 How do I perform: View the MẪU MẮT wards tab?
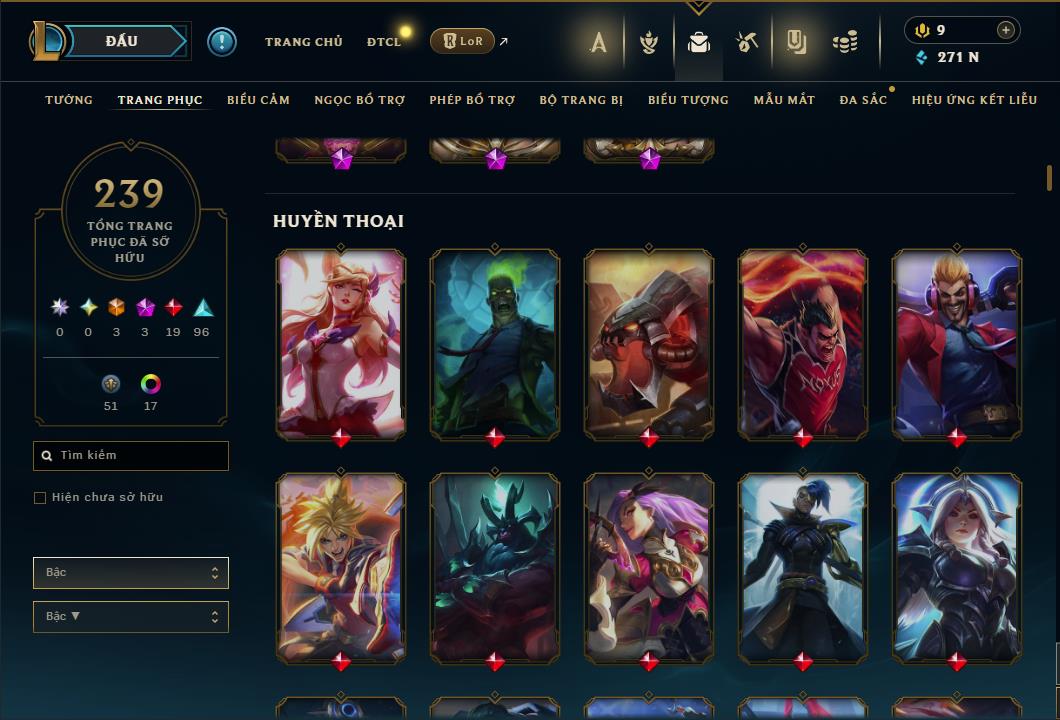784,100
